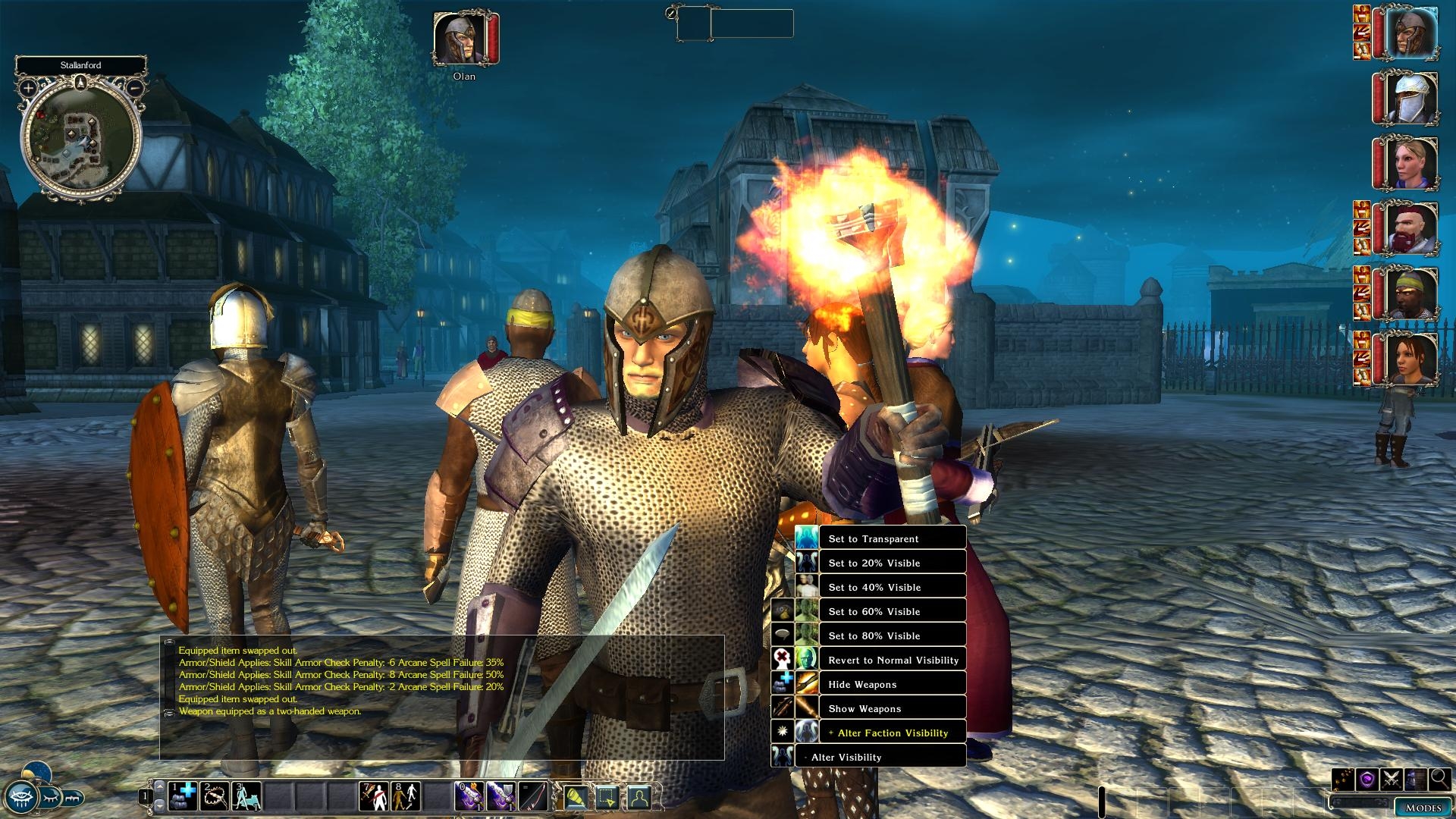Expand Alter Faction Visibility submenu
The width and height of the screenshot is (1456, 819).
point(892,733)
